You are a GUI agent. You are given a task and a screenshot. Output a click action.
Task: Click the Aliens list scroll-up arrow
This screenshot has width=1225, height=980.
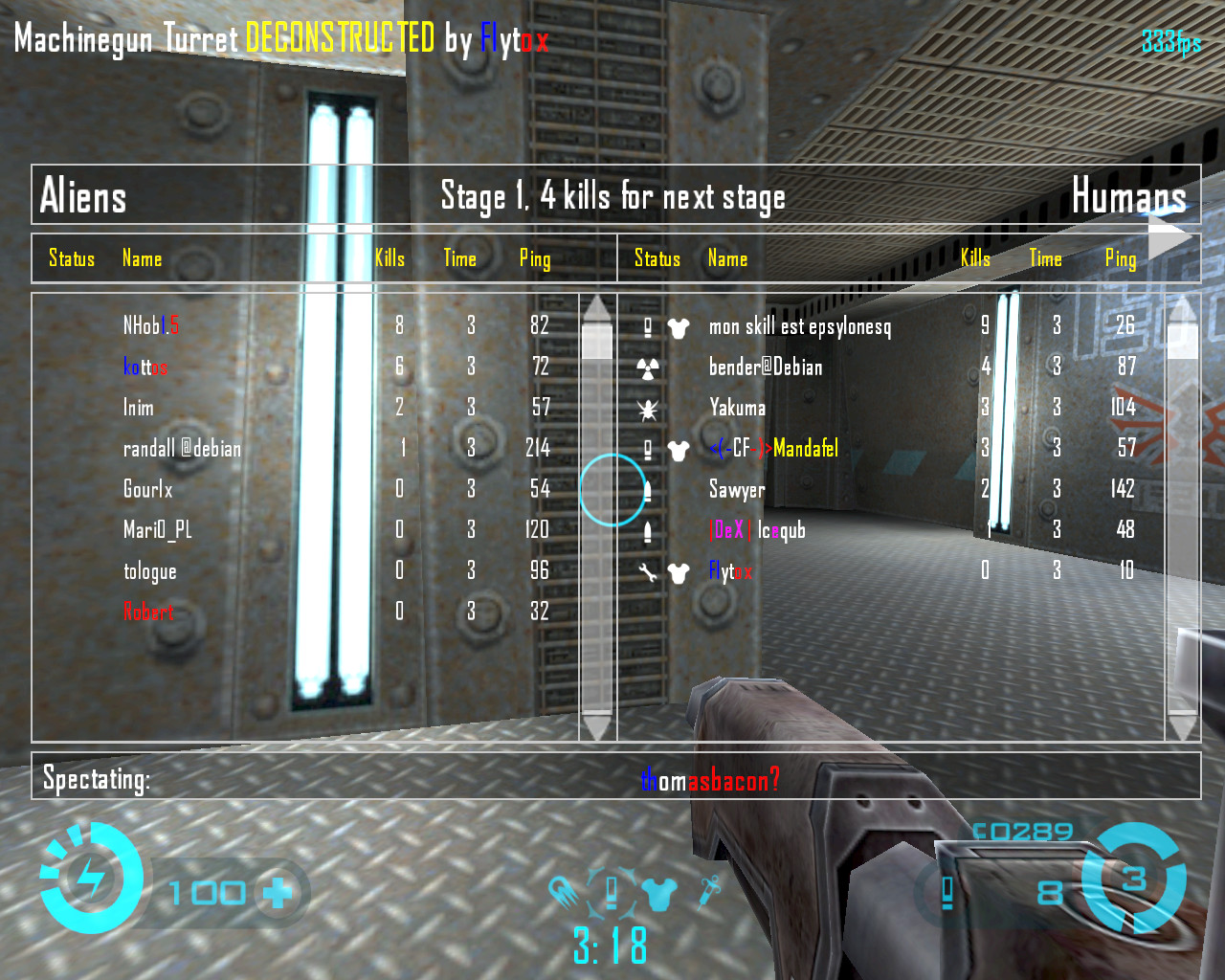point(597,308)
